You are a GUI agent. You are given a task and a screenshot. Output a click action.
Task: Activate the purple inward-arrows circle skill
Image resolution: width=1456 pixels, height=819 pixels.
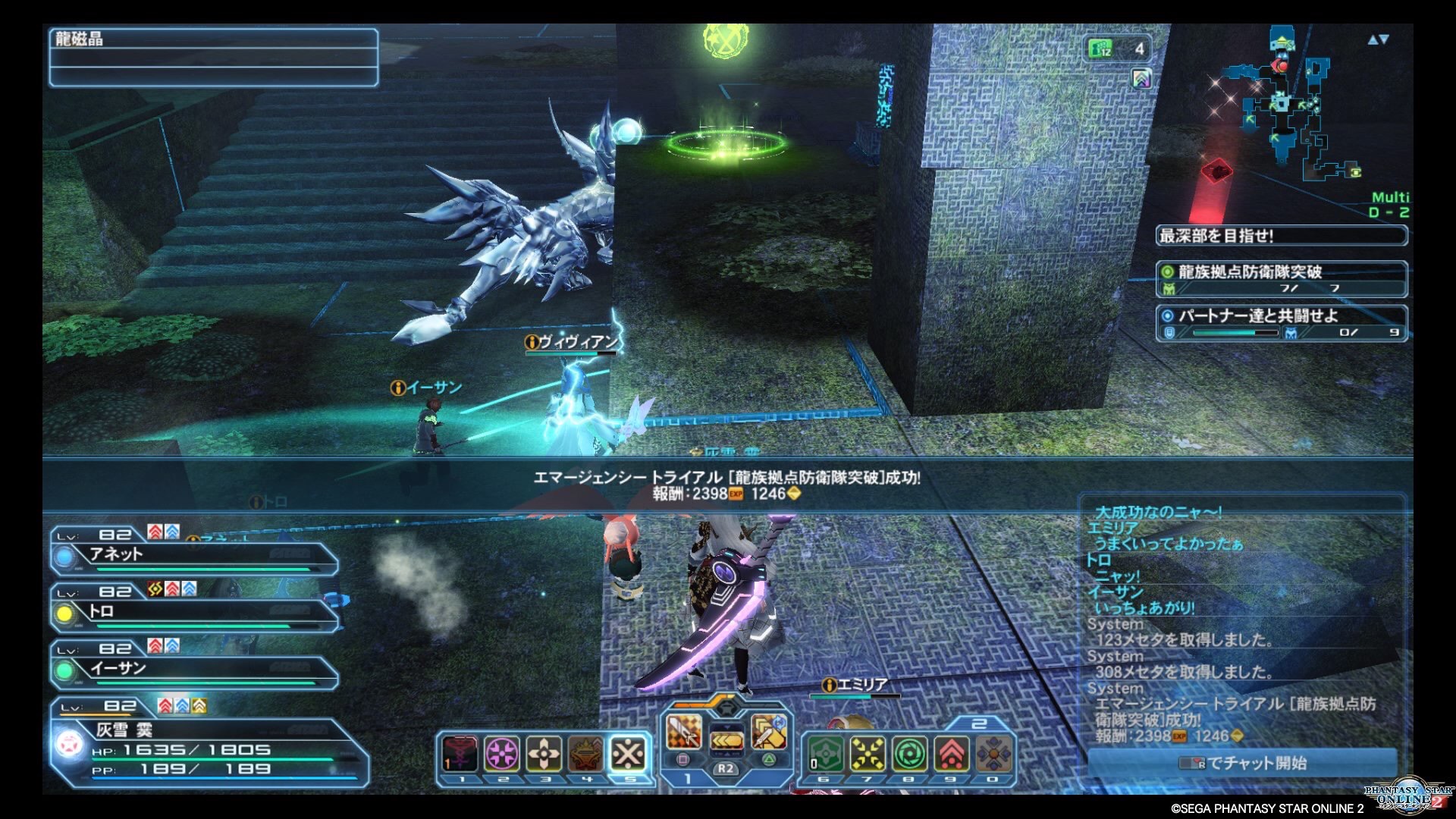pyautogui.click(x=502, y=753)
